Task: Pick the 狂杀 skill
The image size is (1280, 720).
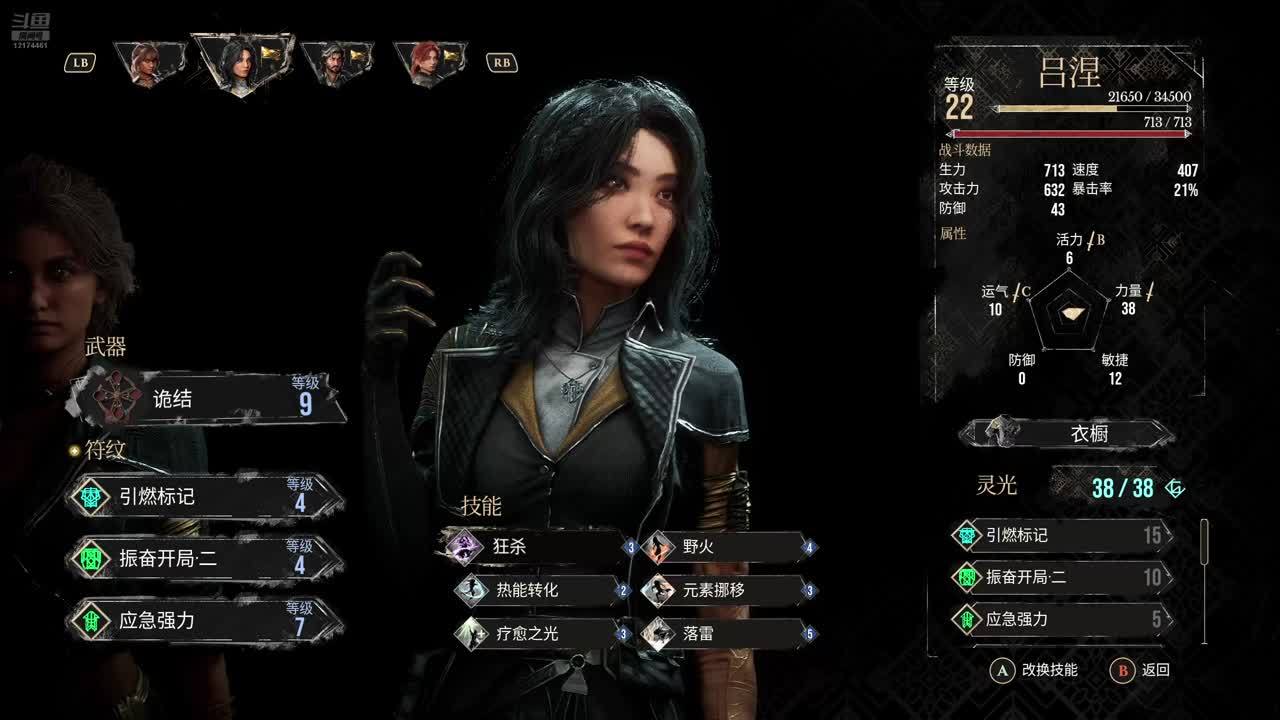Action: click(x=540, y=547)
